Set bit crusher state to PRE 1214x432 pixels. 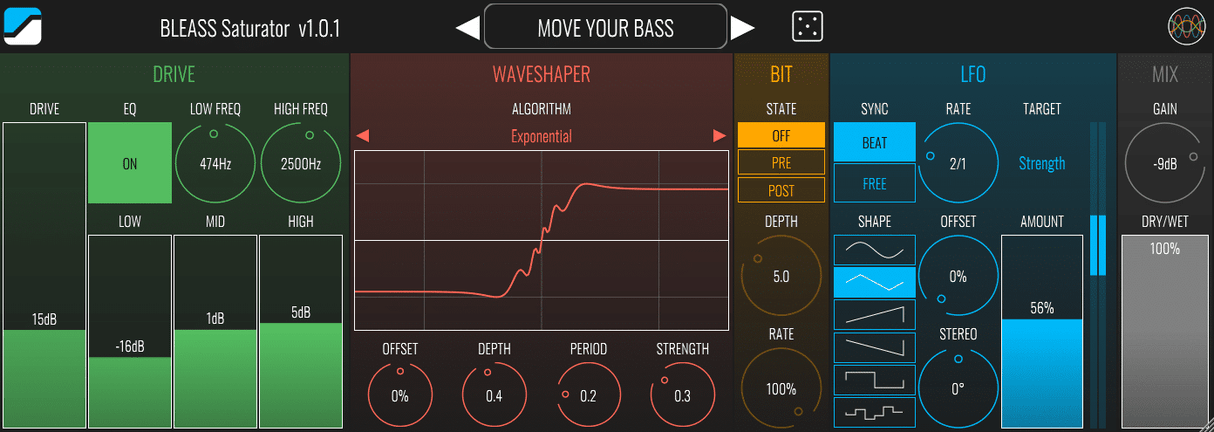tap(781, 162)
